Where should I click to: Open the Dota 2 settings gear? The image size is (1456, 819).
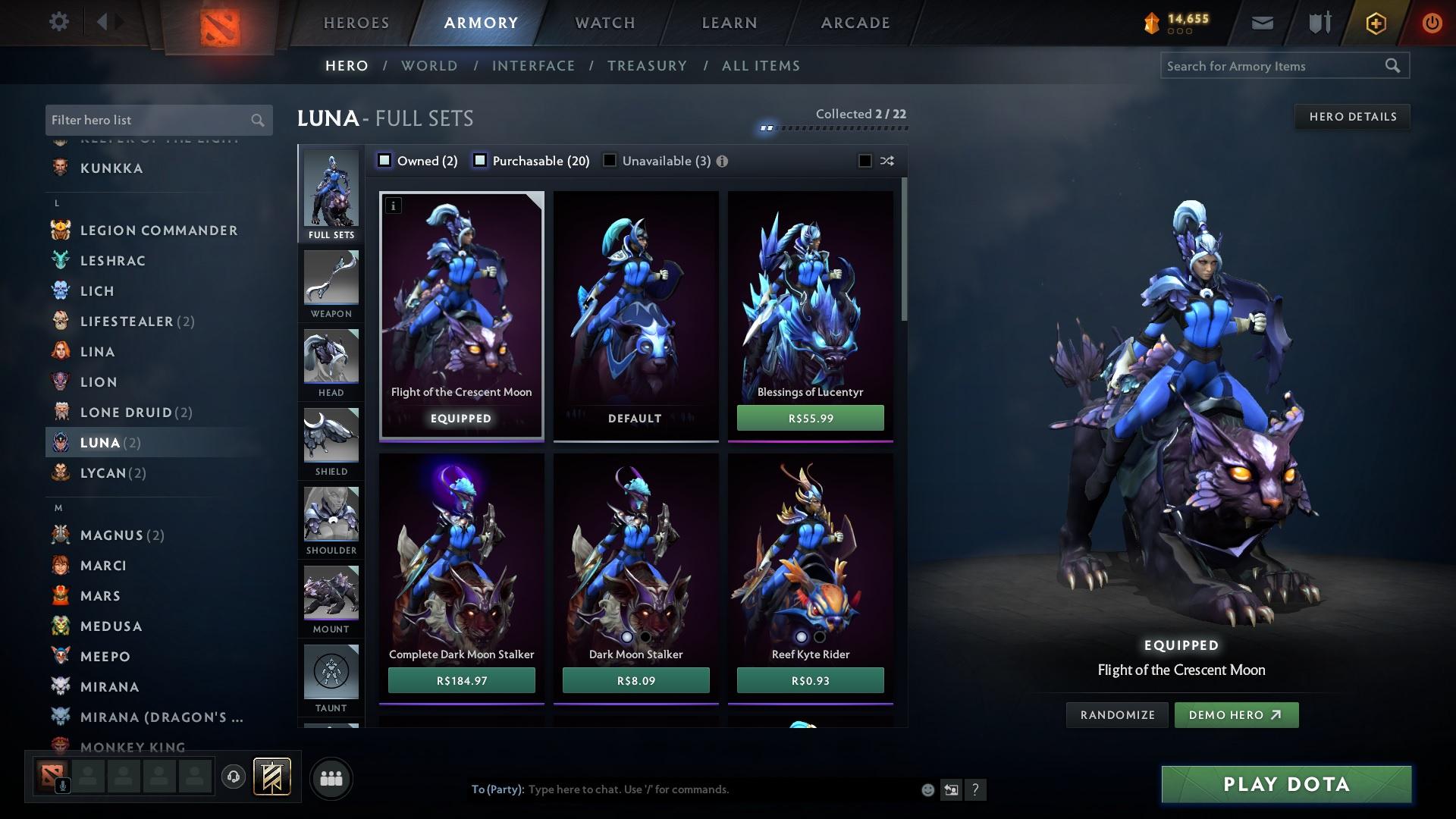[58, 22]
